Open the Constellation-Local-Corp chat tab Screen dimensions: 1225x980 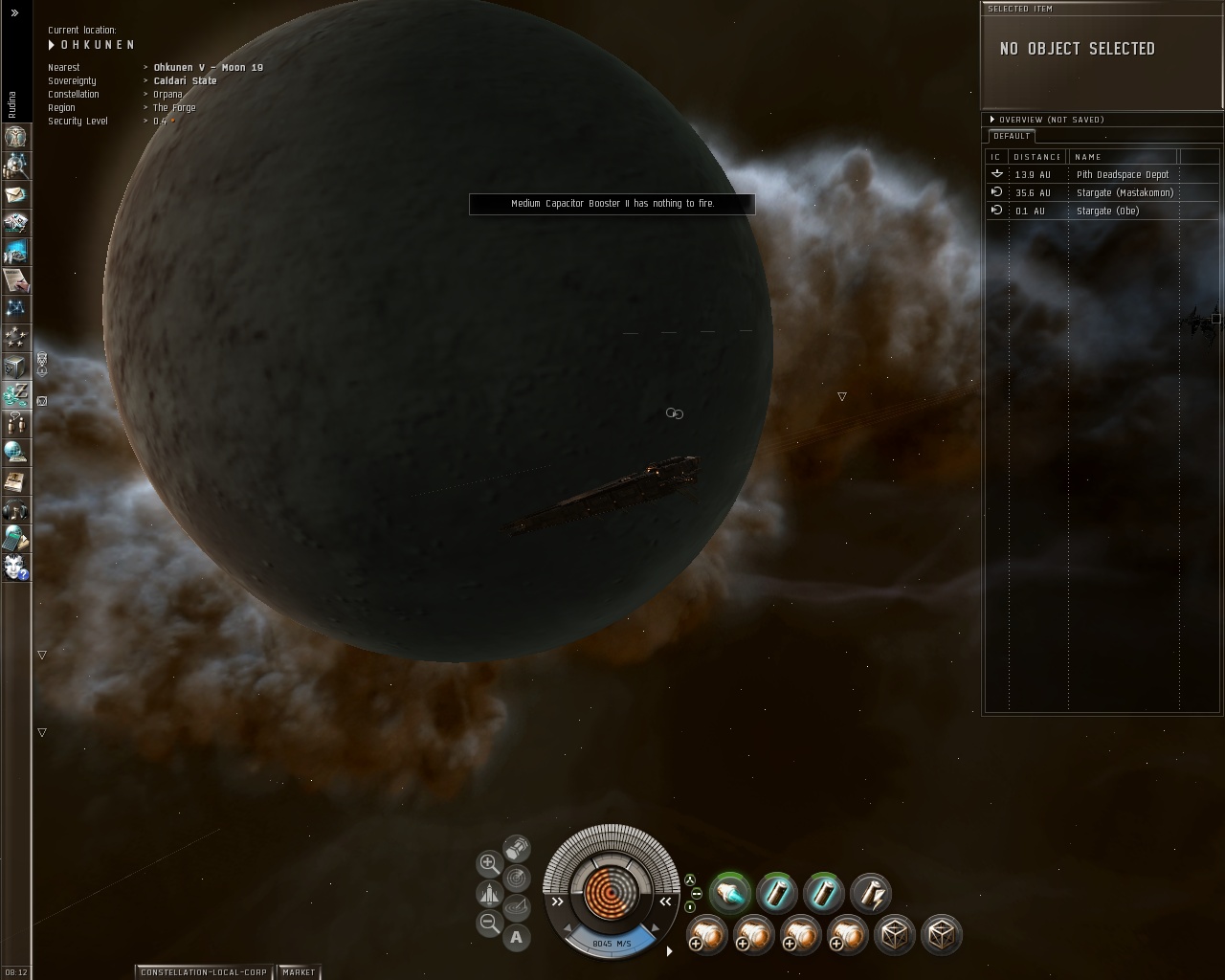(204, 972)
